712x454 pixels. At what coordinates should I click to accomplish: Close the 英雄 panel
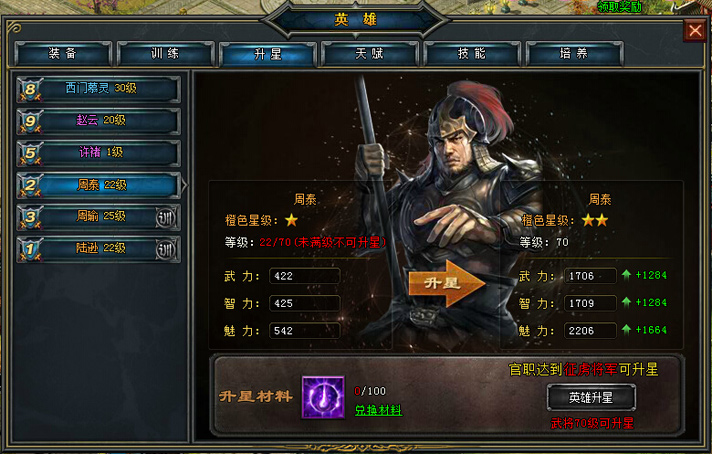pos(695,31)
